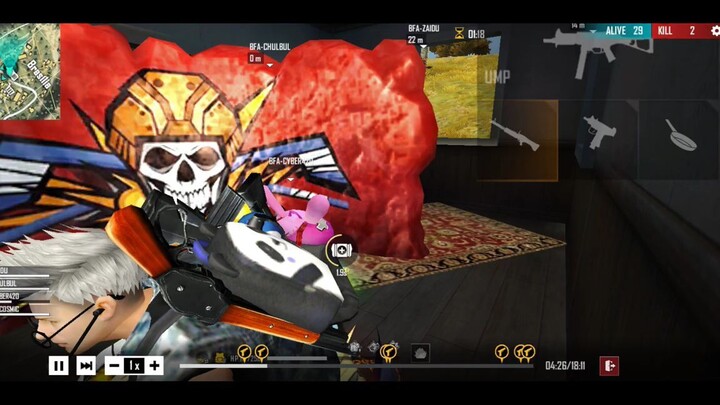Switch to the pistol weapon slot

(x=601, y=131)
